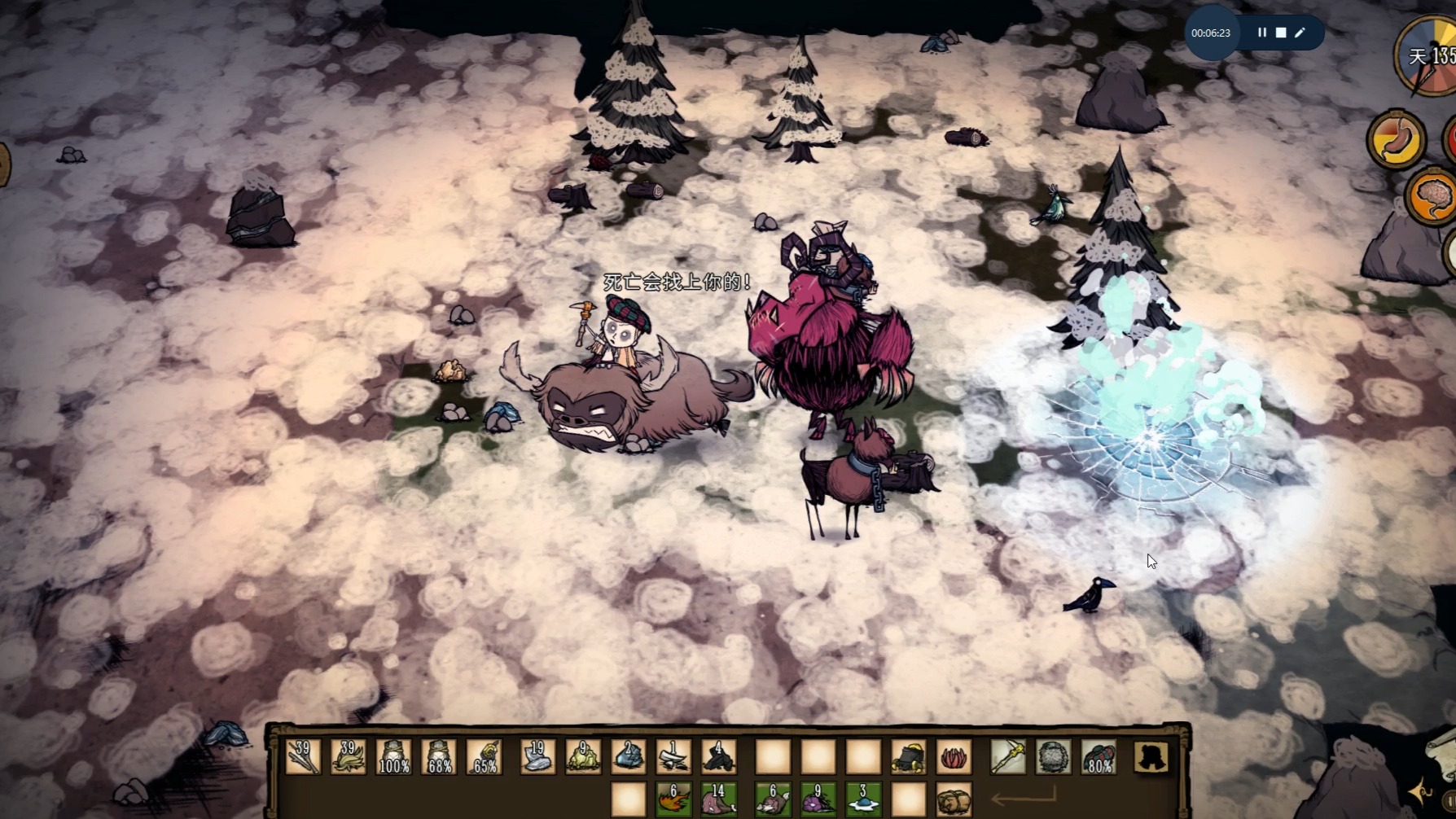Pause the screen recording

(1262, 33)
